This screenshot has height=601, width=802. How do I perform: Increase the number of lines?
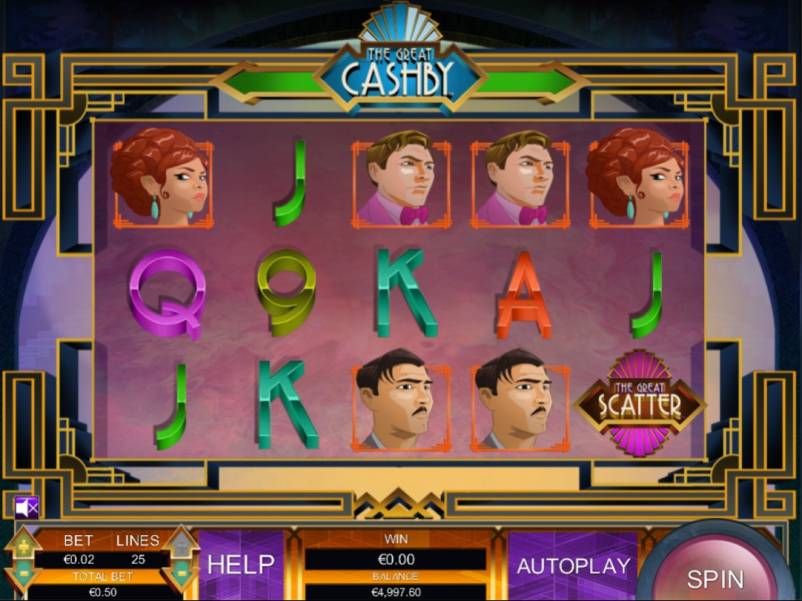(x=181, y=546)
